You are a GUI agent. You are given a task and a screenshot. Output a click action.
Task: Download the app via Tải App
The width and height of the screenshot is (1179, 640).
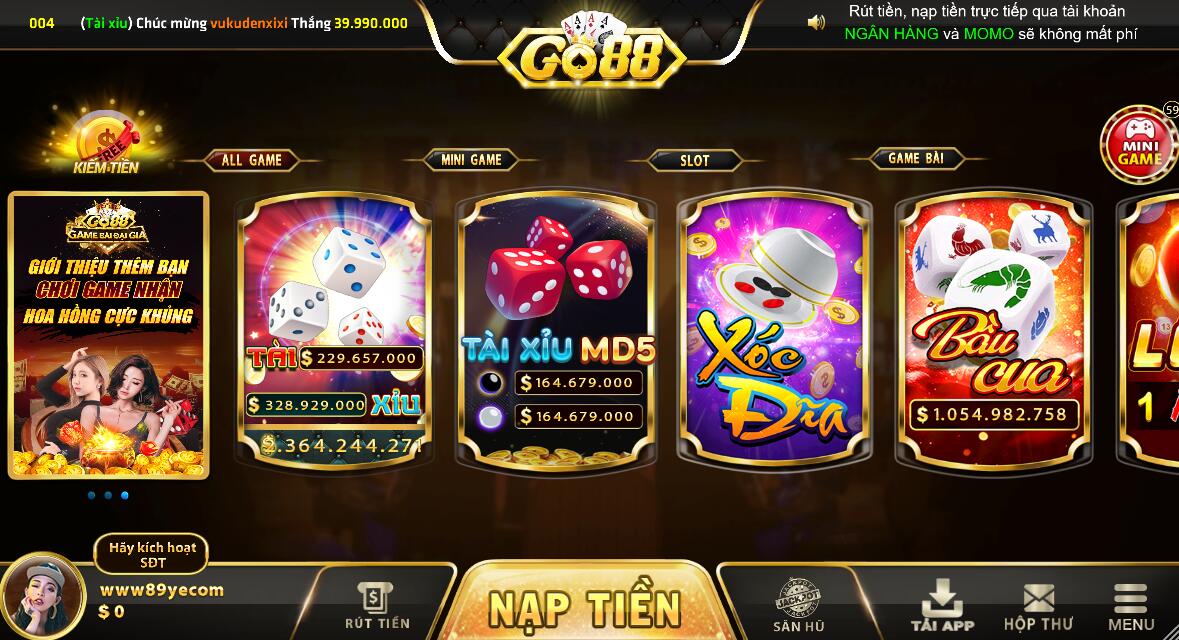coord(942,606)
